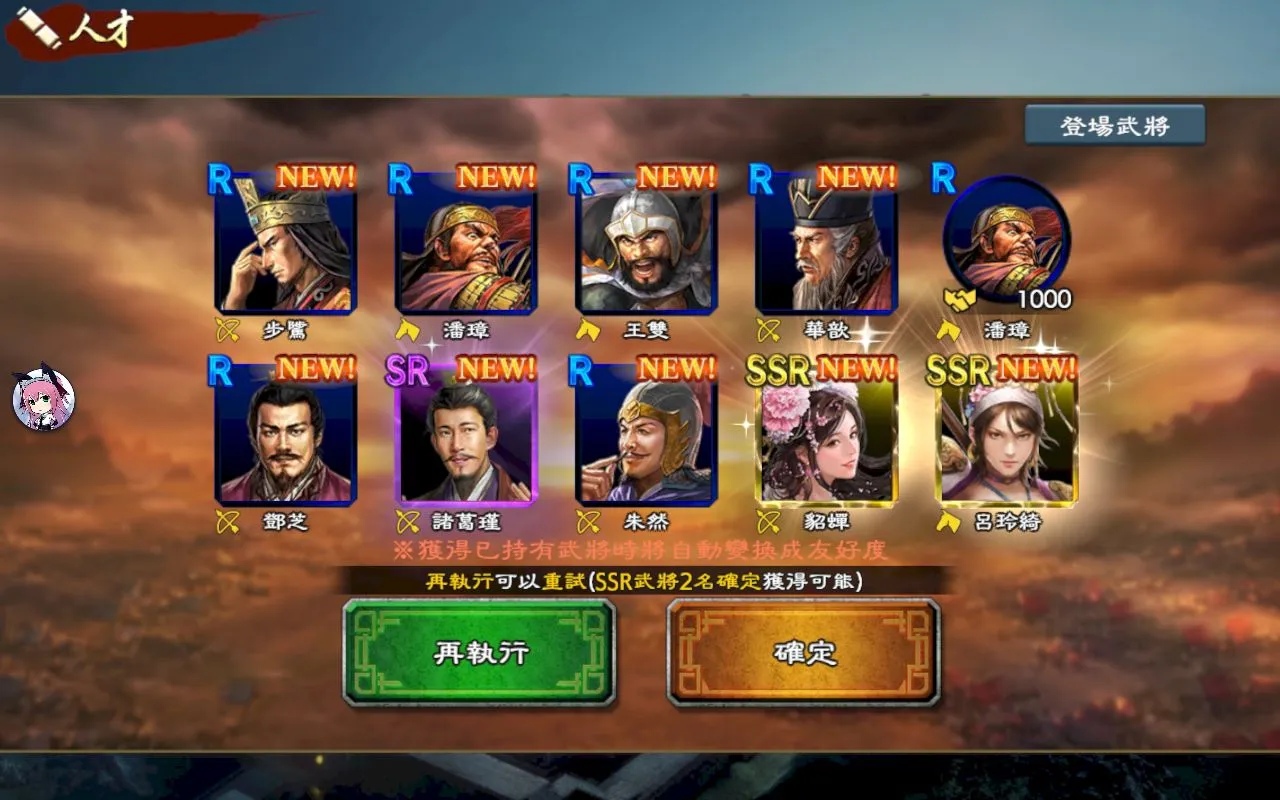Select the 步騭 officer card

[285, 245]
